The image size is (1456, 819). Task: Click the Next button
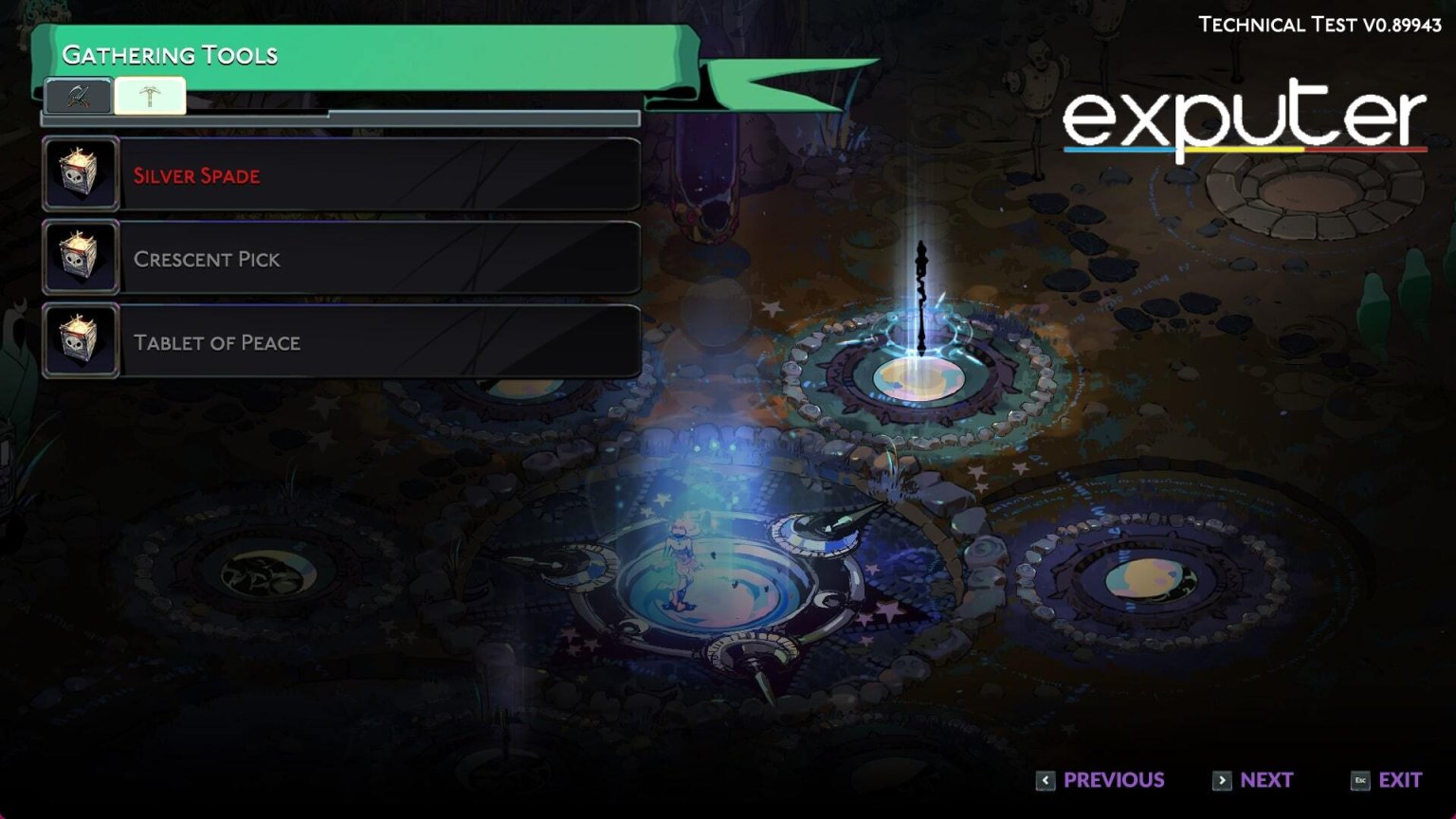[x=1267, y=779]
